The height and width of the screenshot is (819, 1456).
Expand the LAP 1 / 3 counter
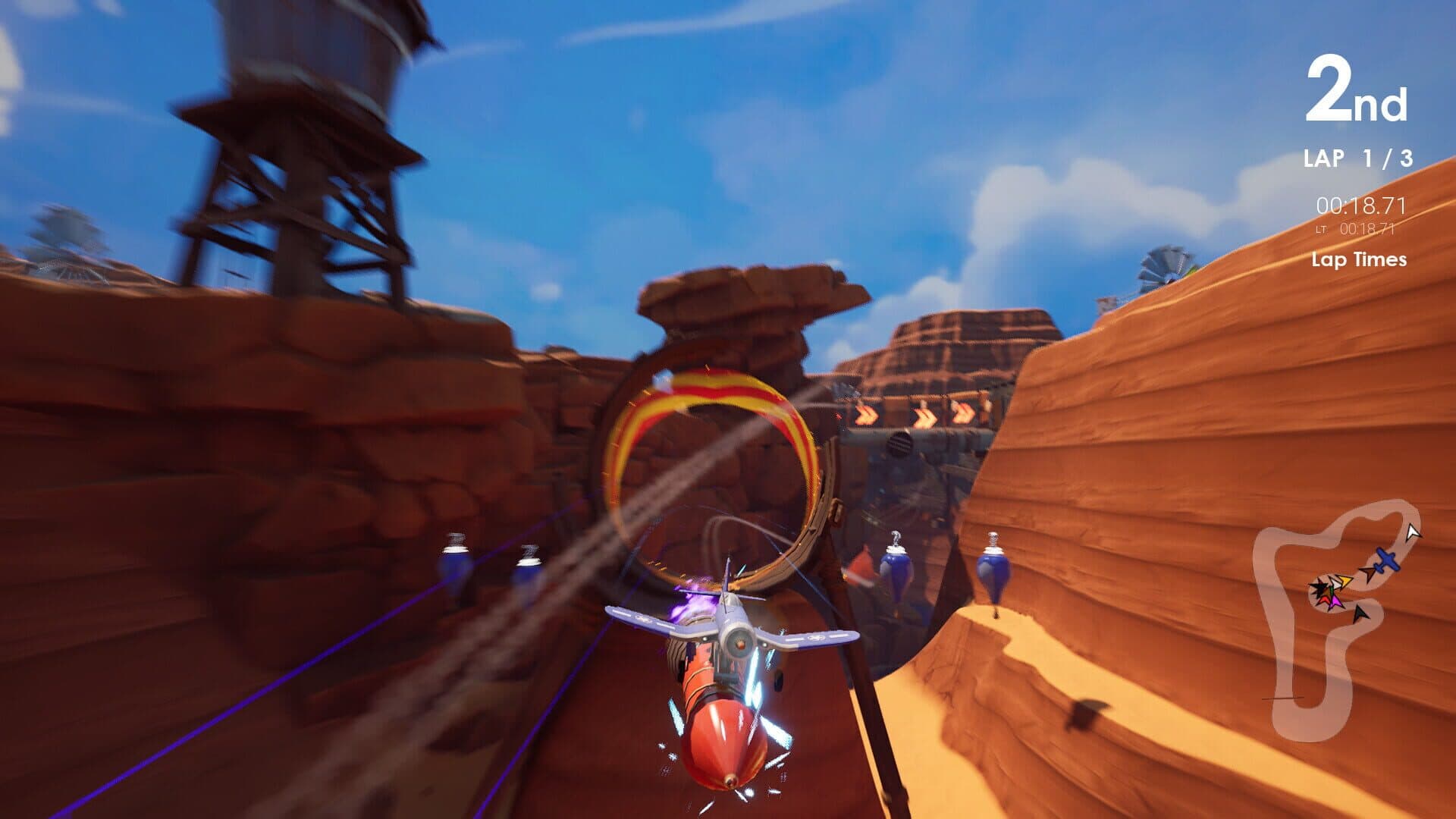[1357, 159]
